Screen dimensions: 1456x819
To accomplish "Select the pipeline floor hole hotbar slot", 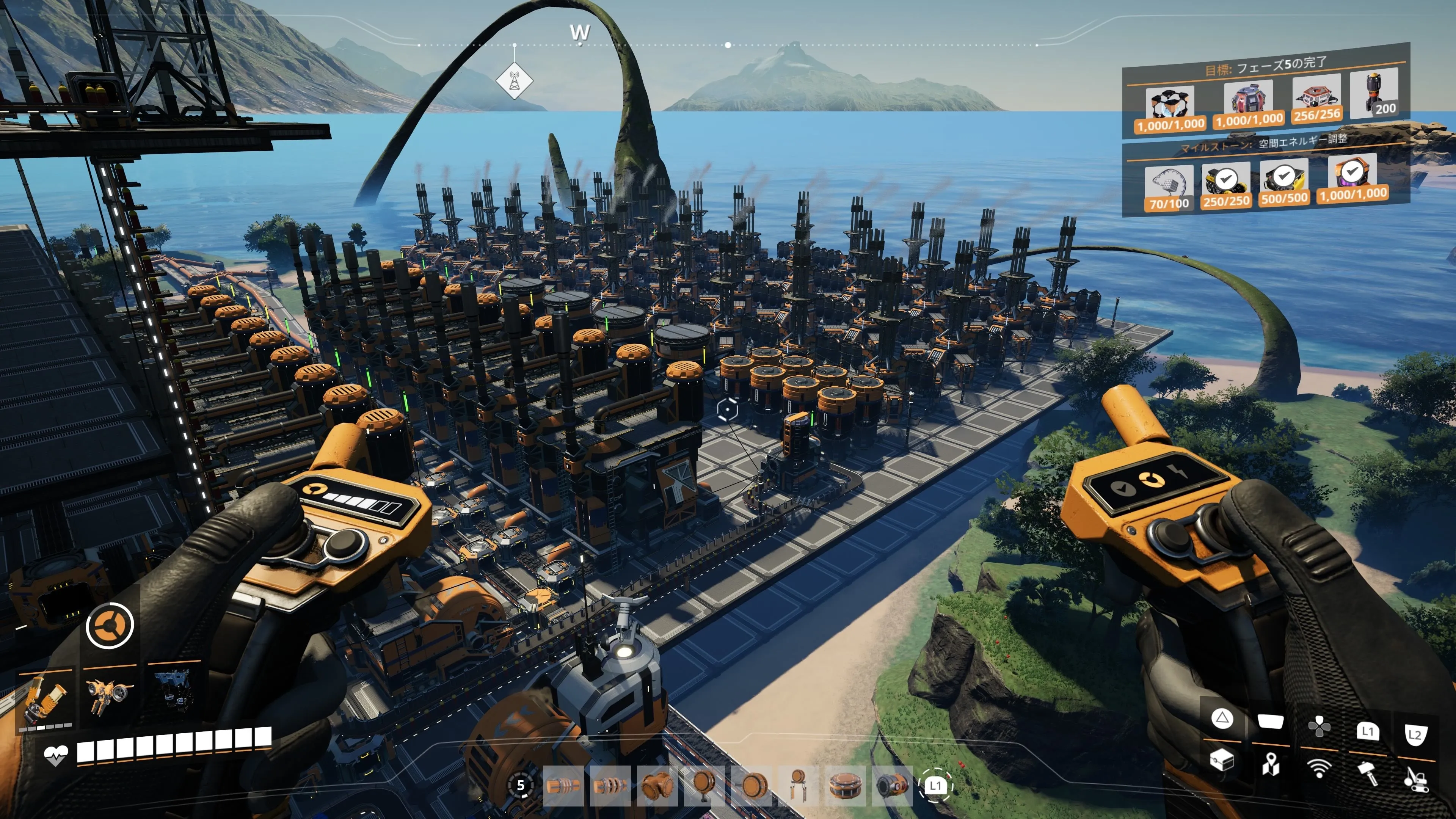I will [846, 786].
